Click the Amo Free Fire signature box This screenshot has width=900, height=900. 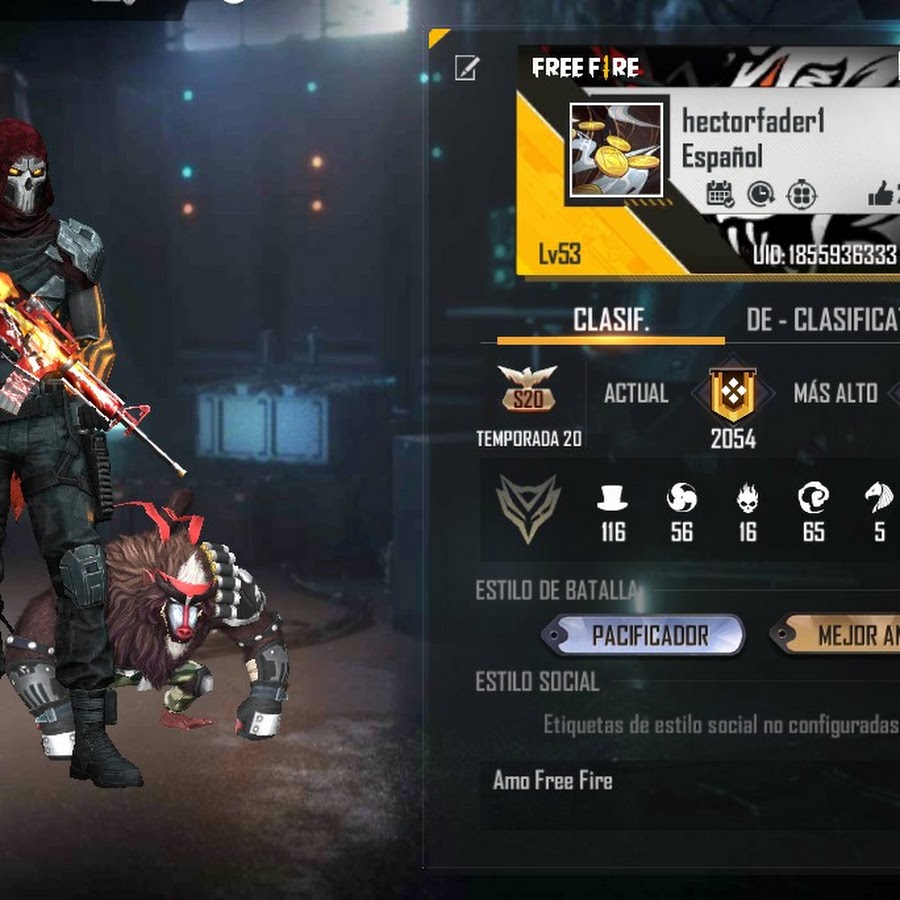coord(690,782)
